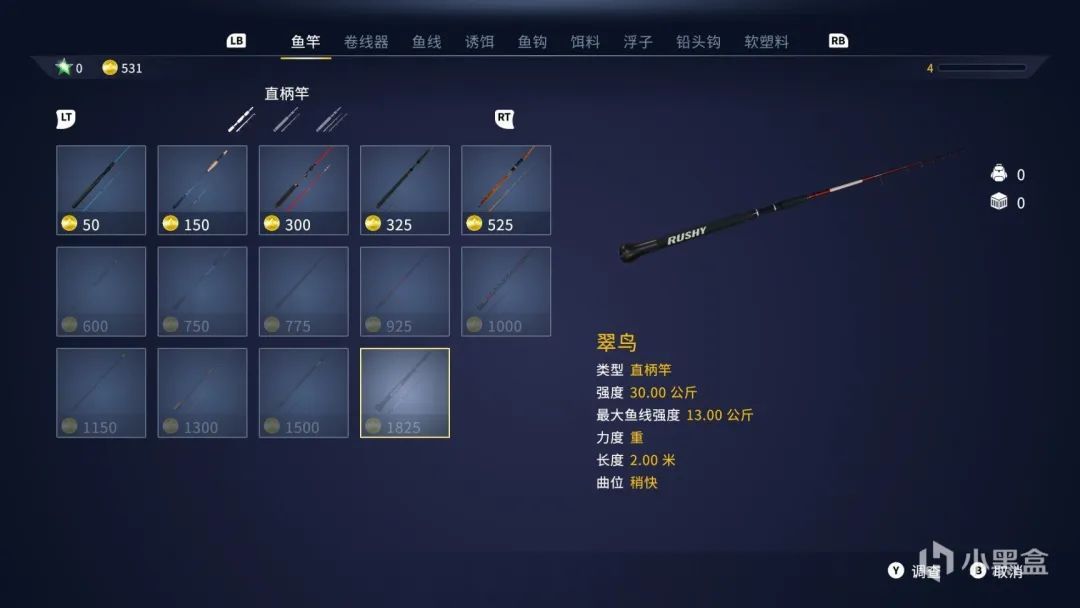Show the 诱饵 category
1080x608 pixels.
[x=479, y=42]
